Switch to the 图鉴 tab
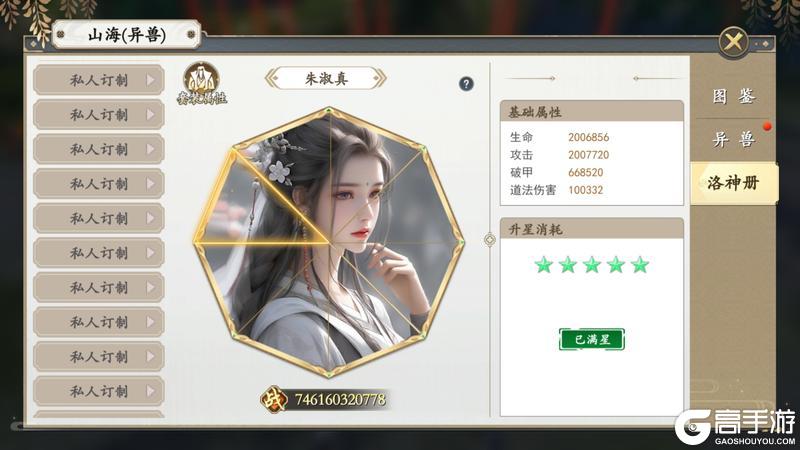The image size is (800, 450). pos(733,97)
